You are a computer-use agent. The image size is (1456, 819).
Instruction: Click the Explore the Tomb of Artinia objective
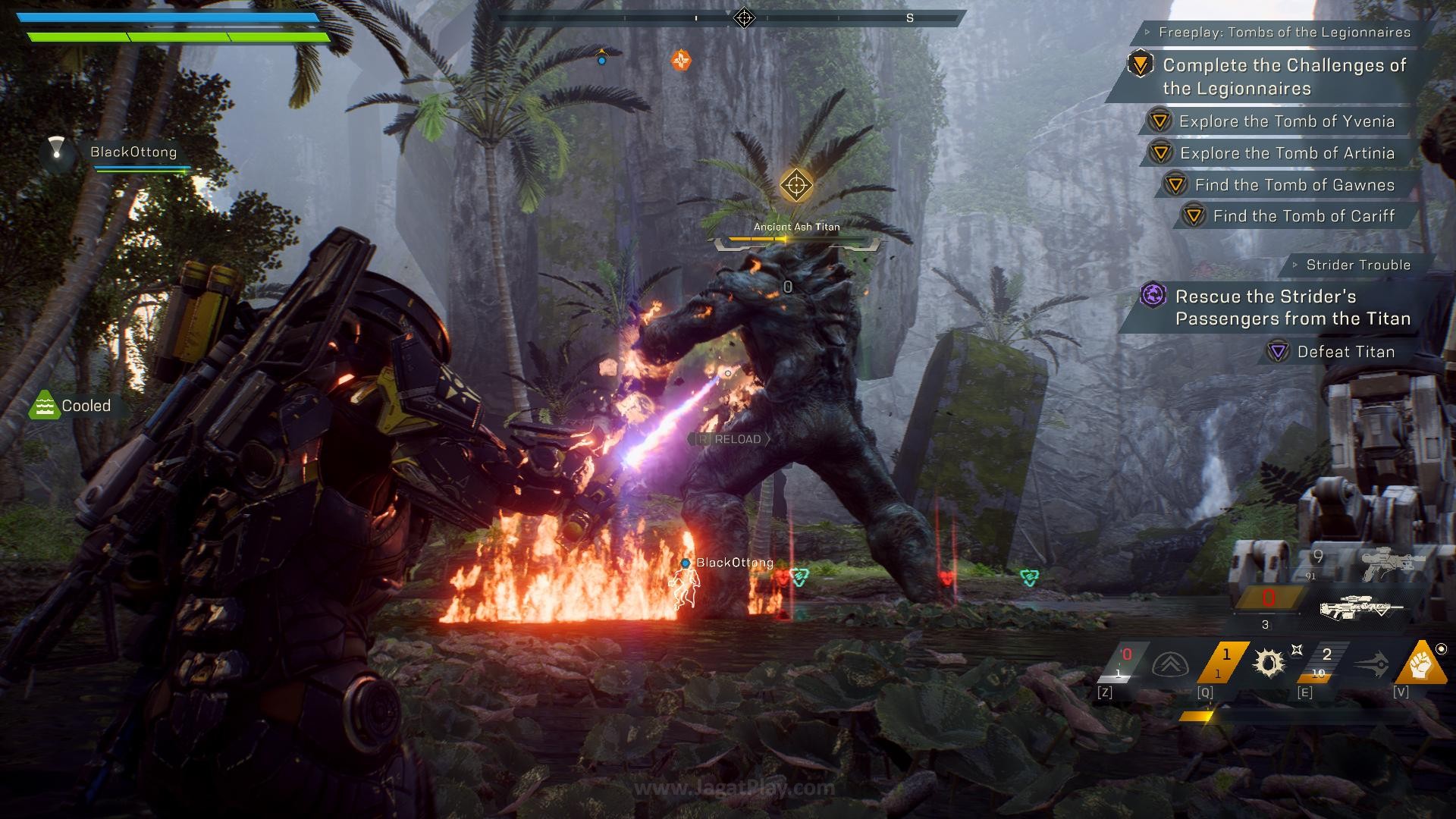pos(1287,153)
